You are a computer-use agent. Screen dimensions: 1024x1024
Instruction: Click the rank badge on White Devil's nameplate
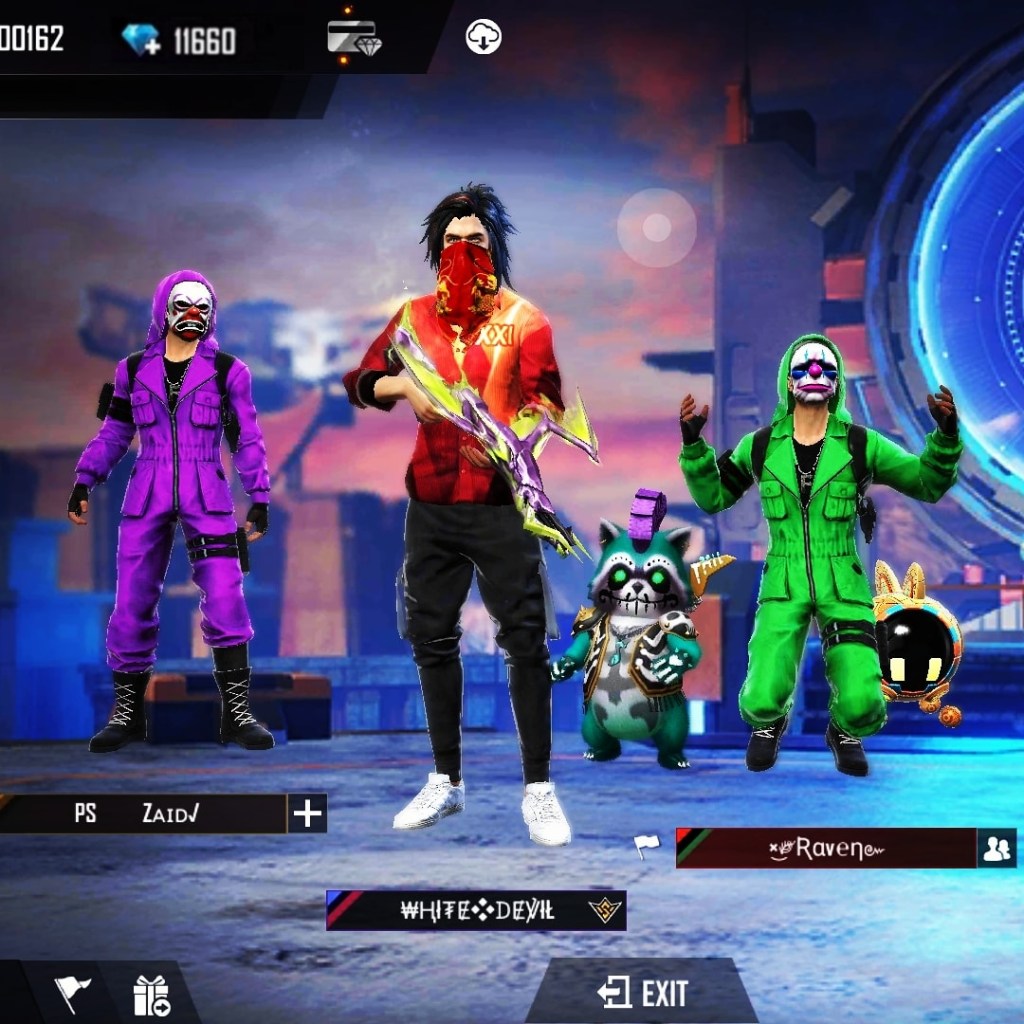pyautogui.click(x=604, y=910)
